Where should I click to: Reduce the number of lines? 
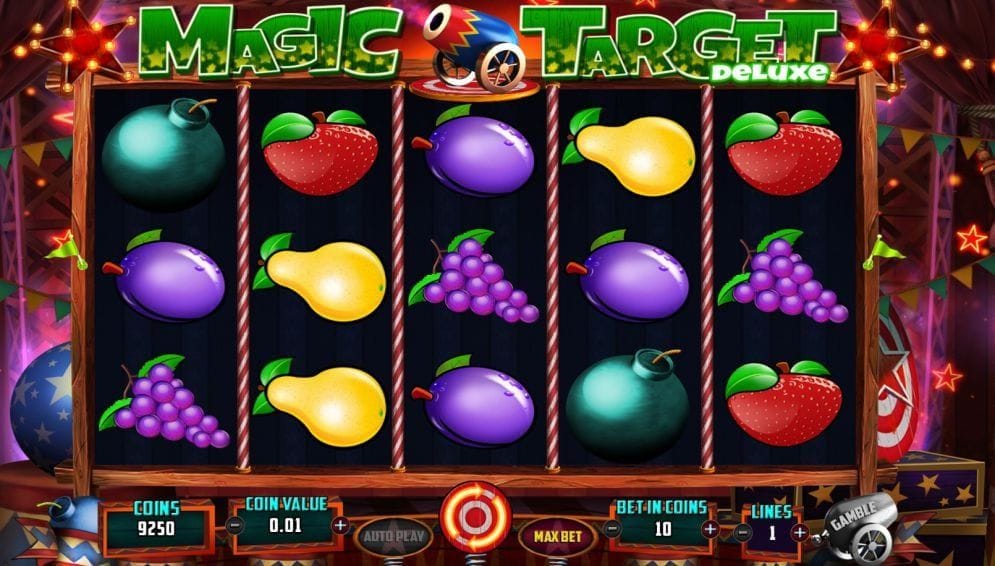coord(744,533)
